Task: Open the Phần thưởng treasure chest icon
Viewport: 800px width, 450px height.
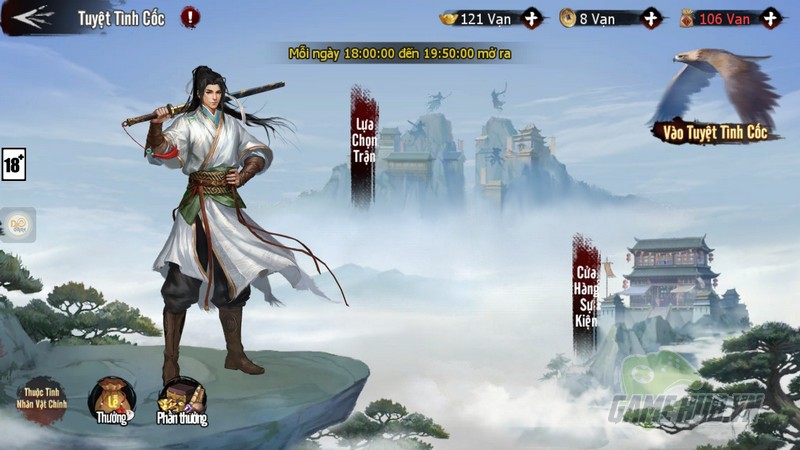Action: 182,402
